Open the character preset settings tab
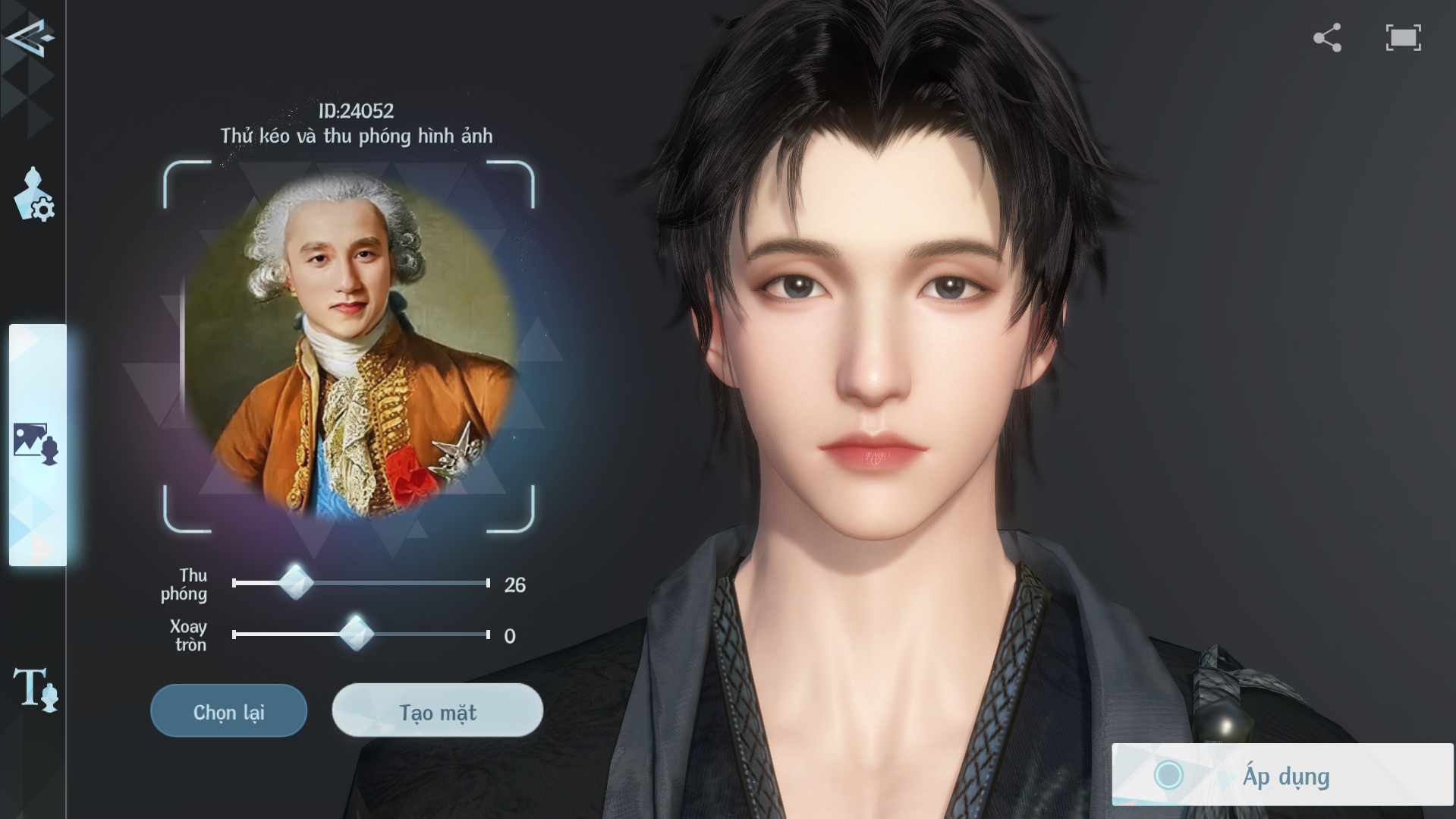Image resolution: width=1456 pixels, height=819 pixels. pos(34,195)
